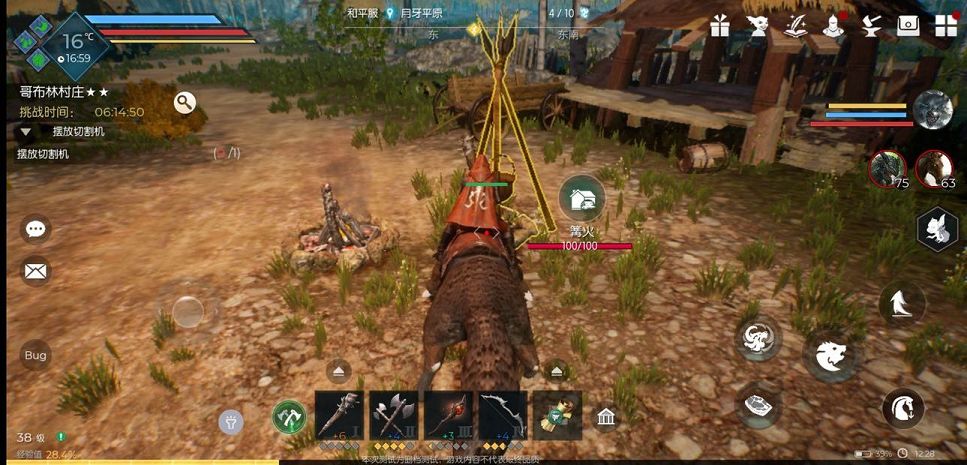Open the four-square grid main menu

click(945, 27)
